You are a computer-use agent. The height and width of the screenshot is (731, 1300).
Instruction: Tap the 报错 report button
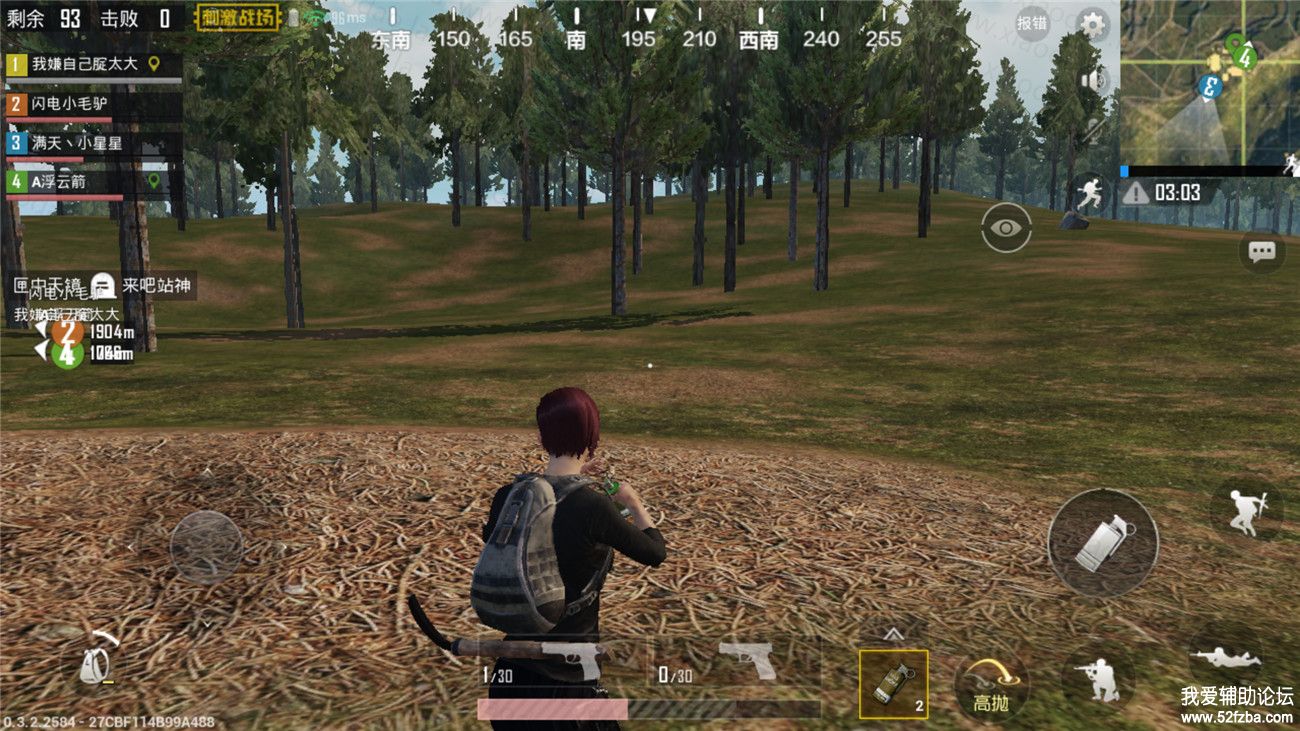coord(1033,23)
